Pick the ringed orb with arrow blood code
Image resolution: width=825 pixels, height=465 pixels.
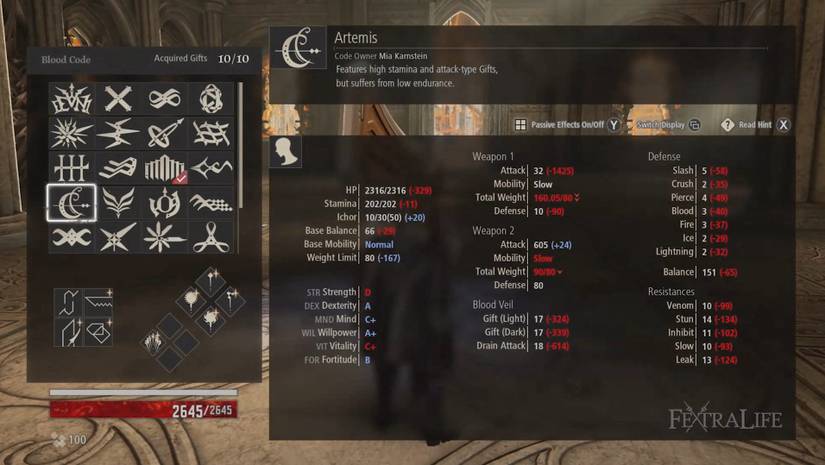coord(164,133)
